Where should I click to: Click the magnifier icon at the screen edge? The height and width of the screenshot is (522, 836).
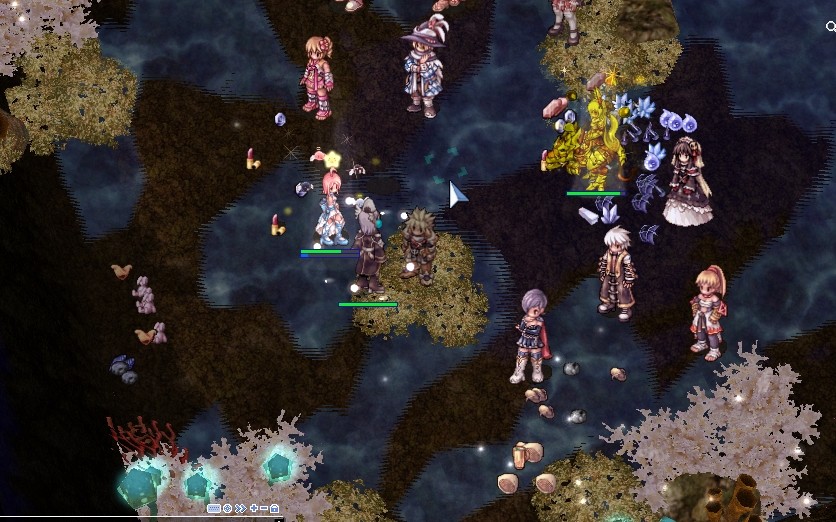831,28
